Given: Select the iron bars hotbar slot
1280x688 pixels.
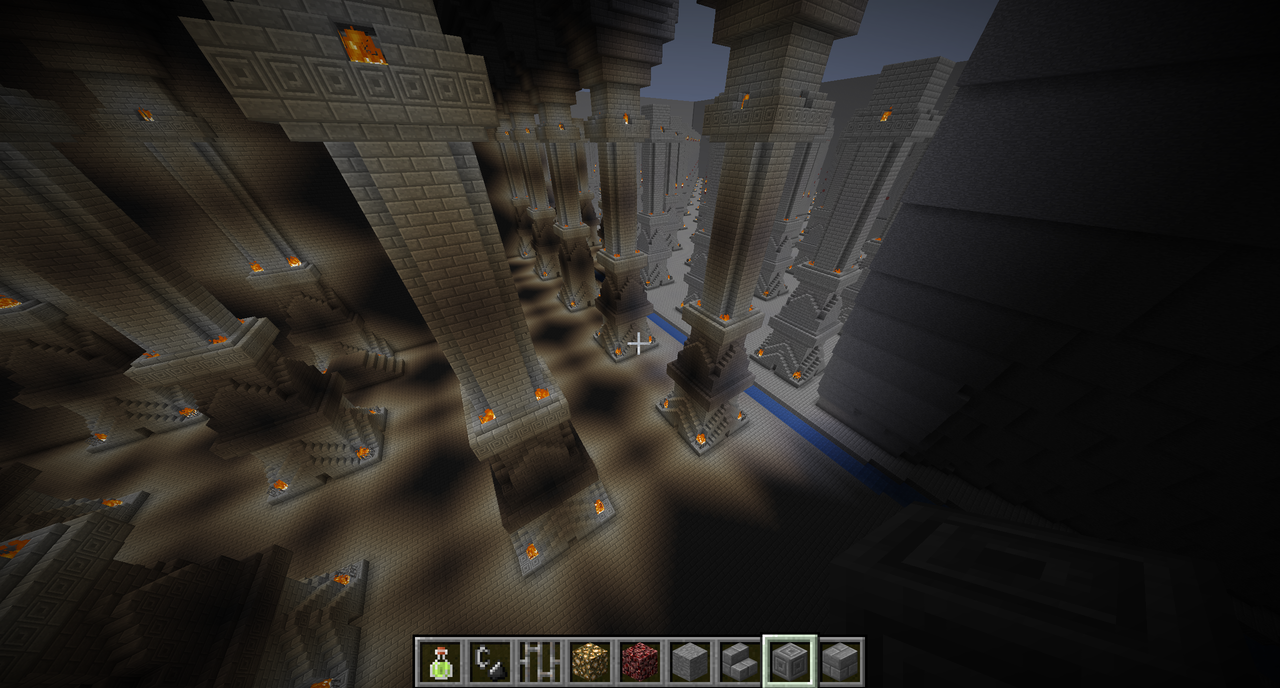Looking at the screenshot, I should [540, 661].
